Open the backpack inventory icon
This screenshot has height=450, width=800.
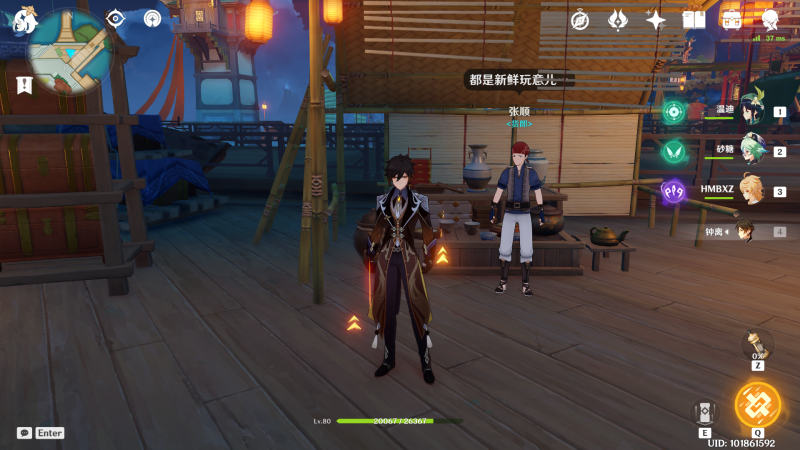coord(732,19)
